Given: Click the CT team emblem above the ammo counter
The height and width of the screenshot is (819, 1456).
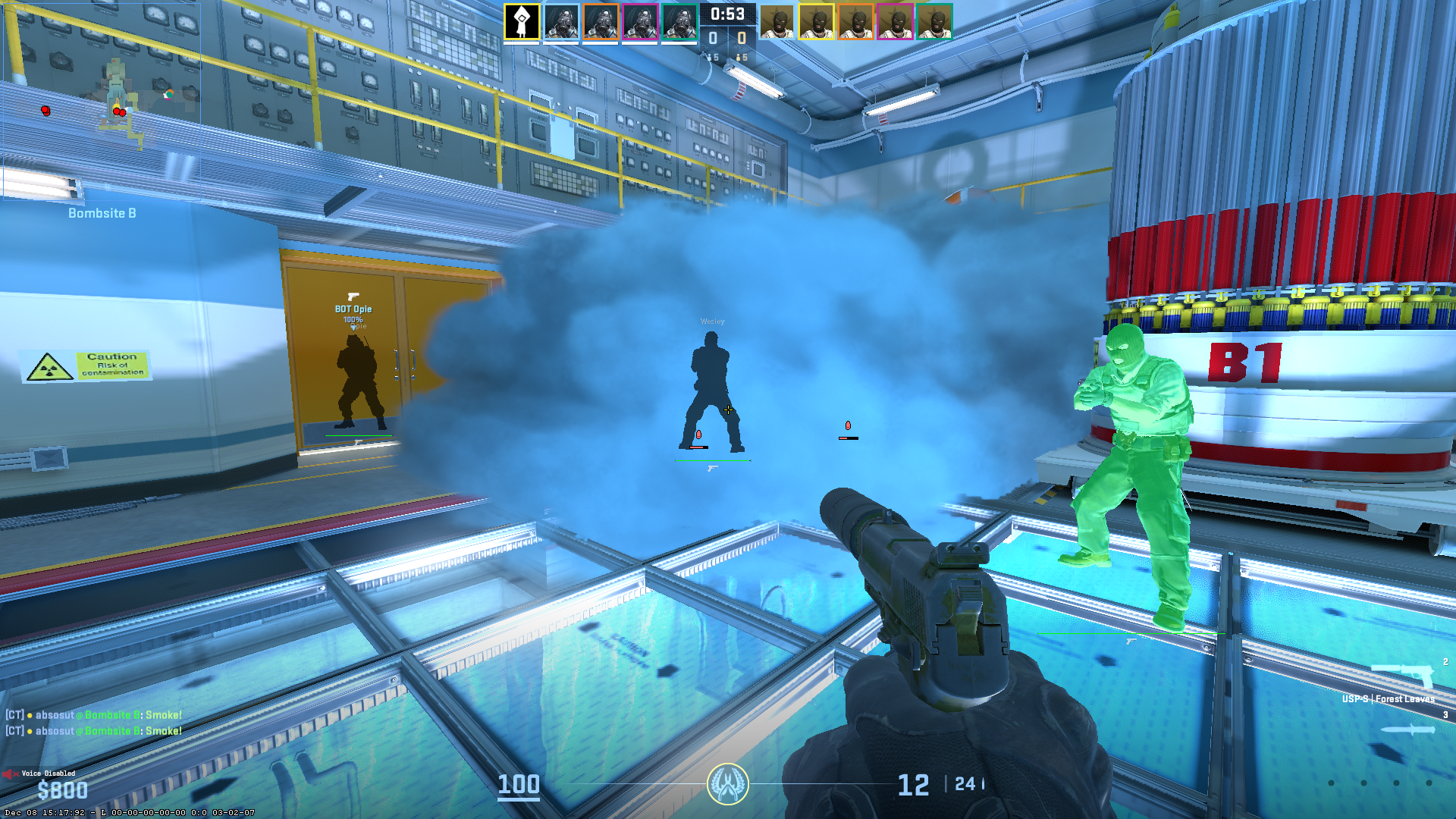Looking at the screenshot, I should click(727, 785).
